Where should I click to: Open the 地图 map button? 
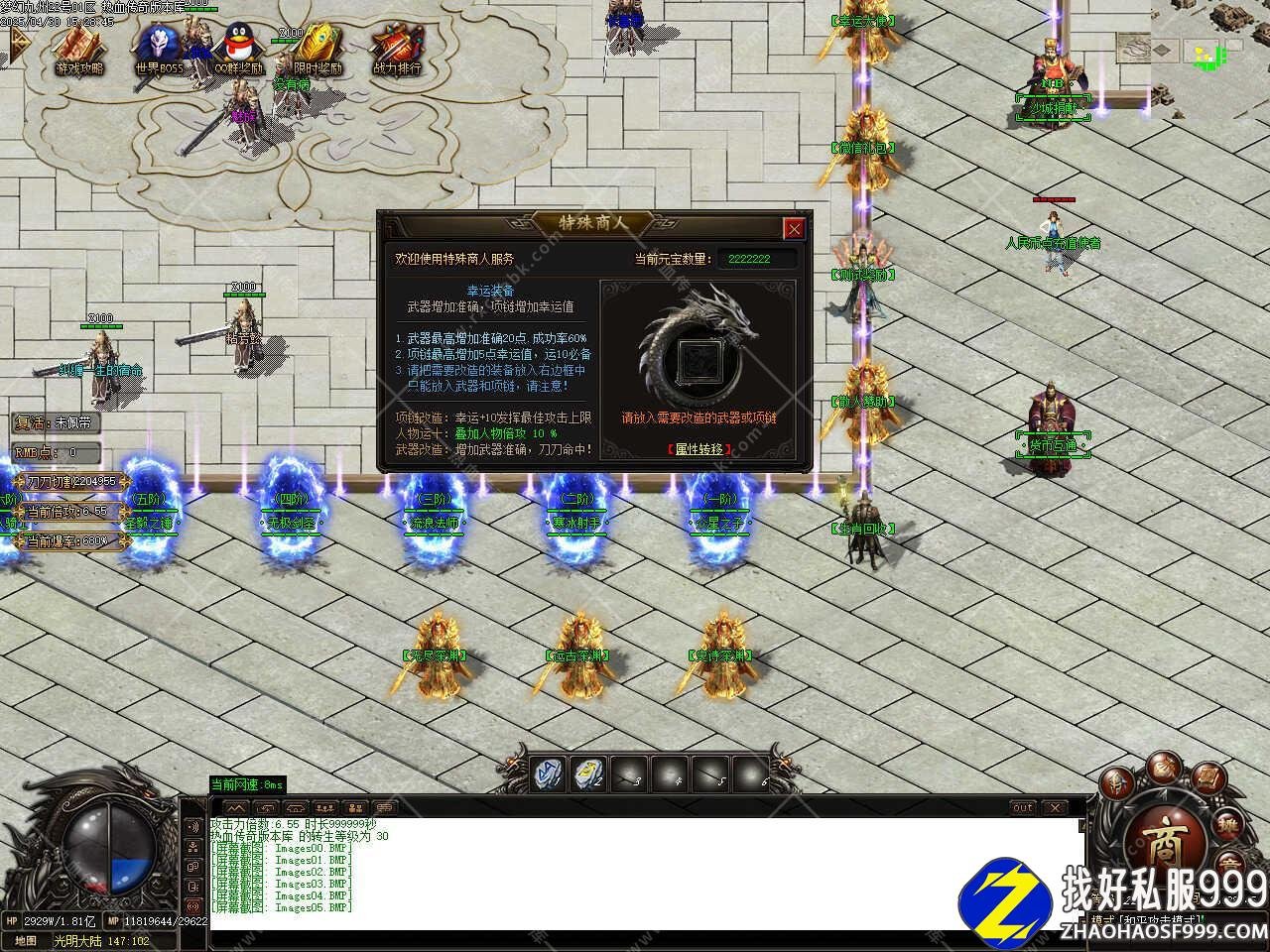[x=26, y=940]
